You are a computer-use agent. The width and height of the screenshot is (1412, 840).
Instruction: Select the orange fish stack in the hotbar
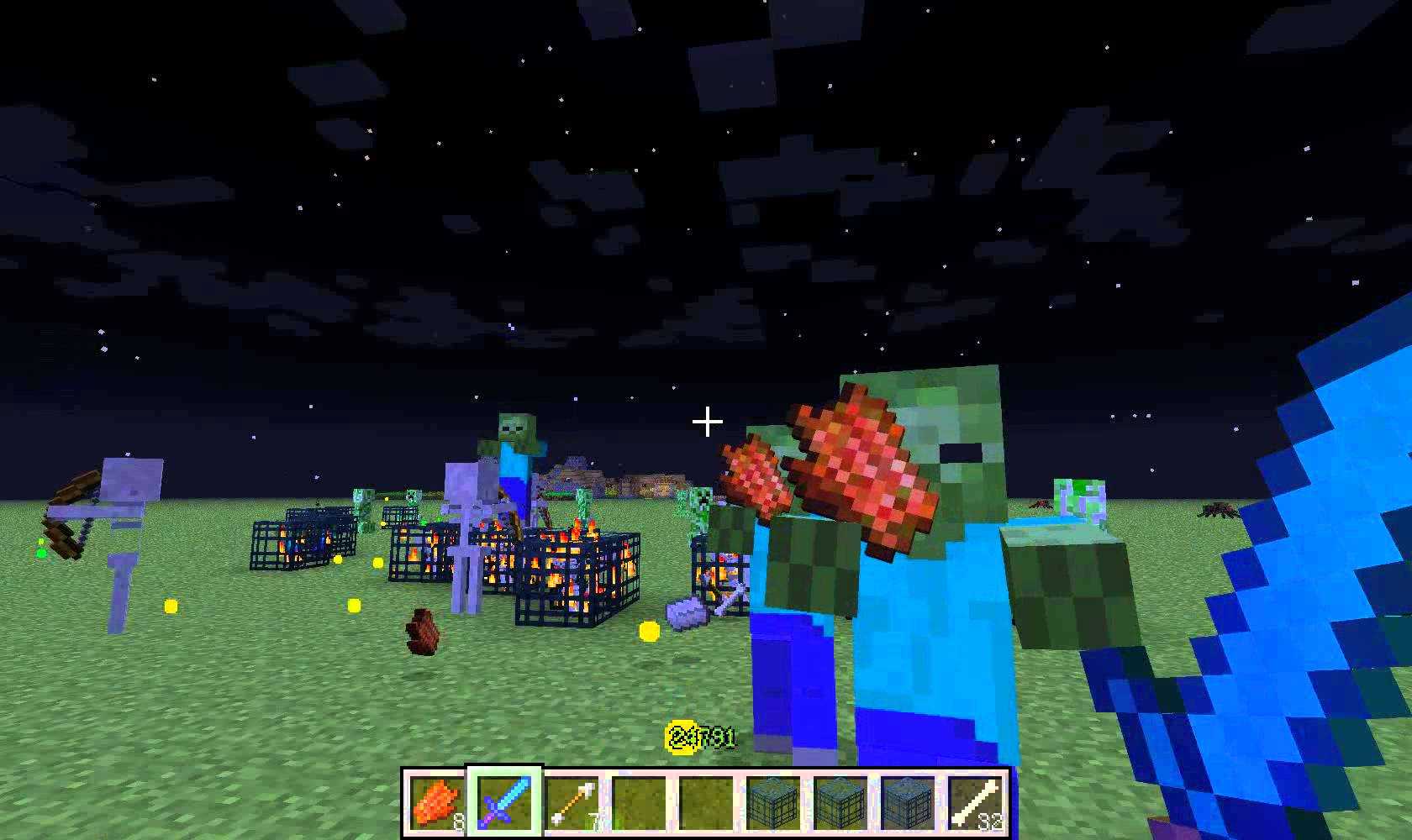coord(436,801)
